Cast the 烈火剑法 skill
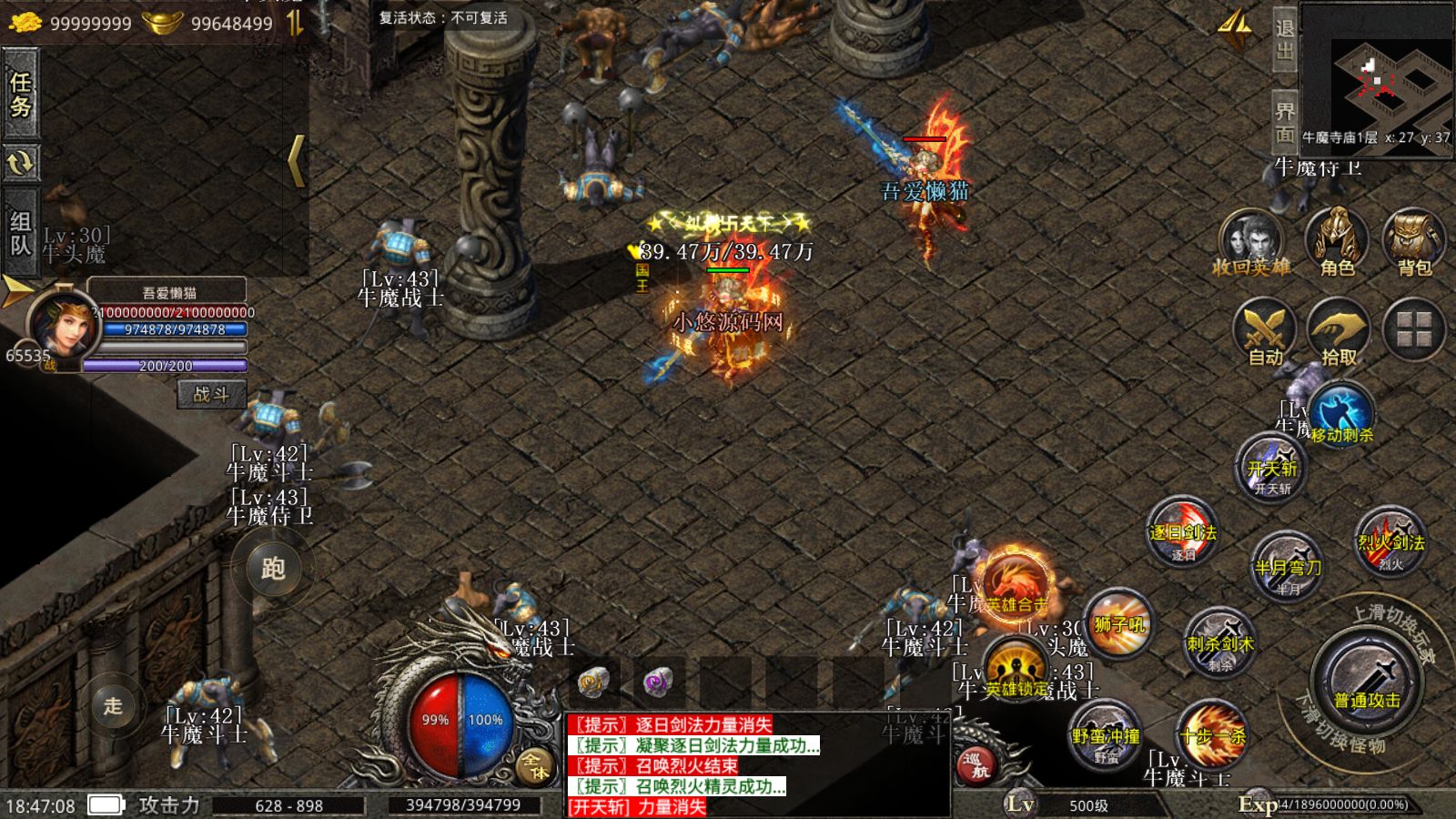The image size is (1456, 819). 1390,542
